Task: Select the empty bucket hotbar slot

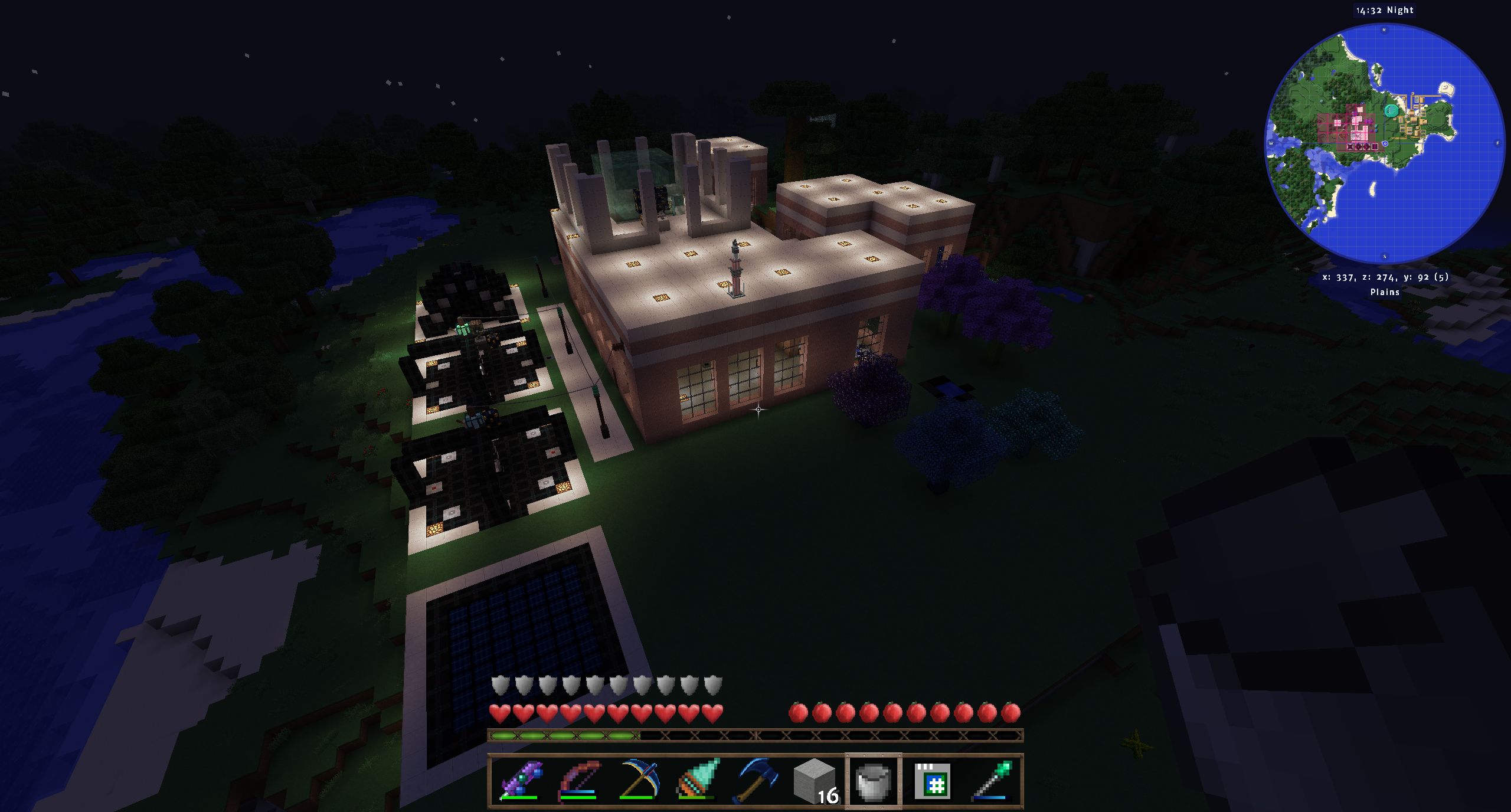Action: click(874, 780)
